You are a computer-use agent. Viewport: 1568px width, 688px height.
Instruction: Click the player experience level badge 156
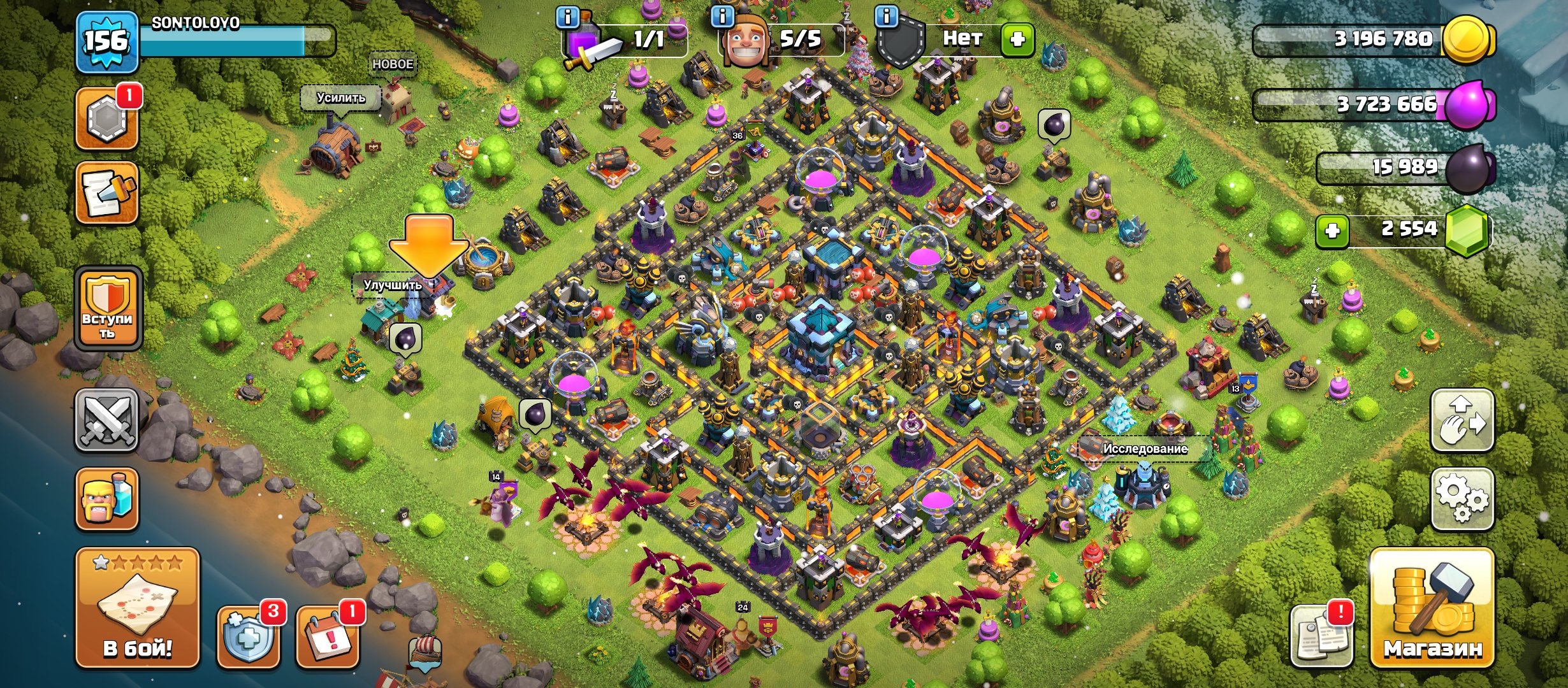click(x=106, y=39)
